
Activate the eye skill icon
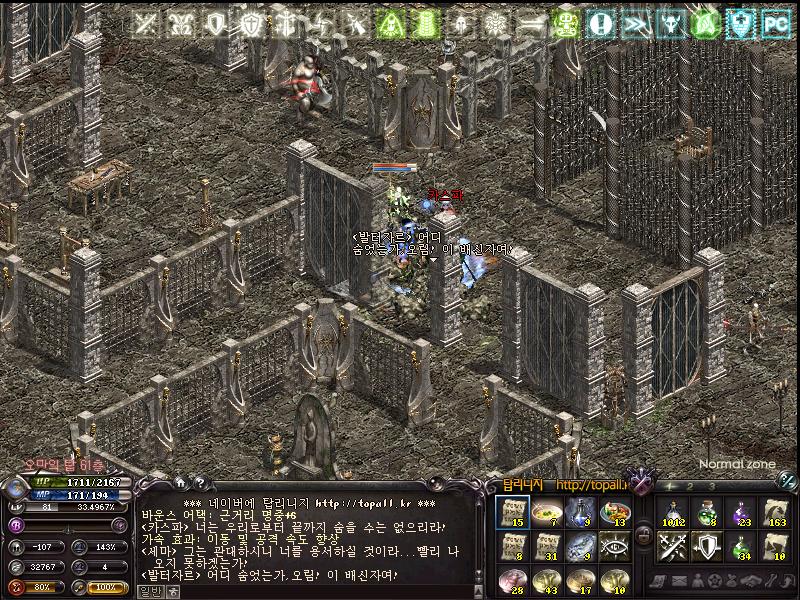point(612,546)
